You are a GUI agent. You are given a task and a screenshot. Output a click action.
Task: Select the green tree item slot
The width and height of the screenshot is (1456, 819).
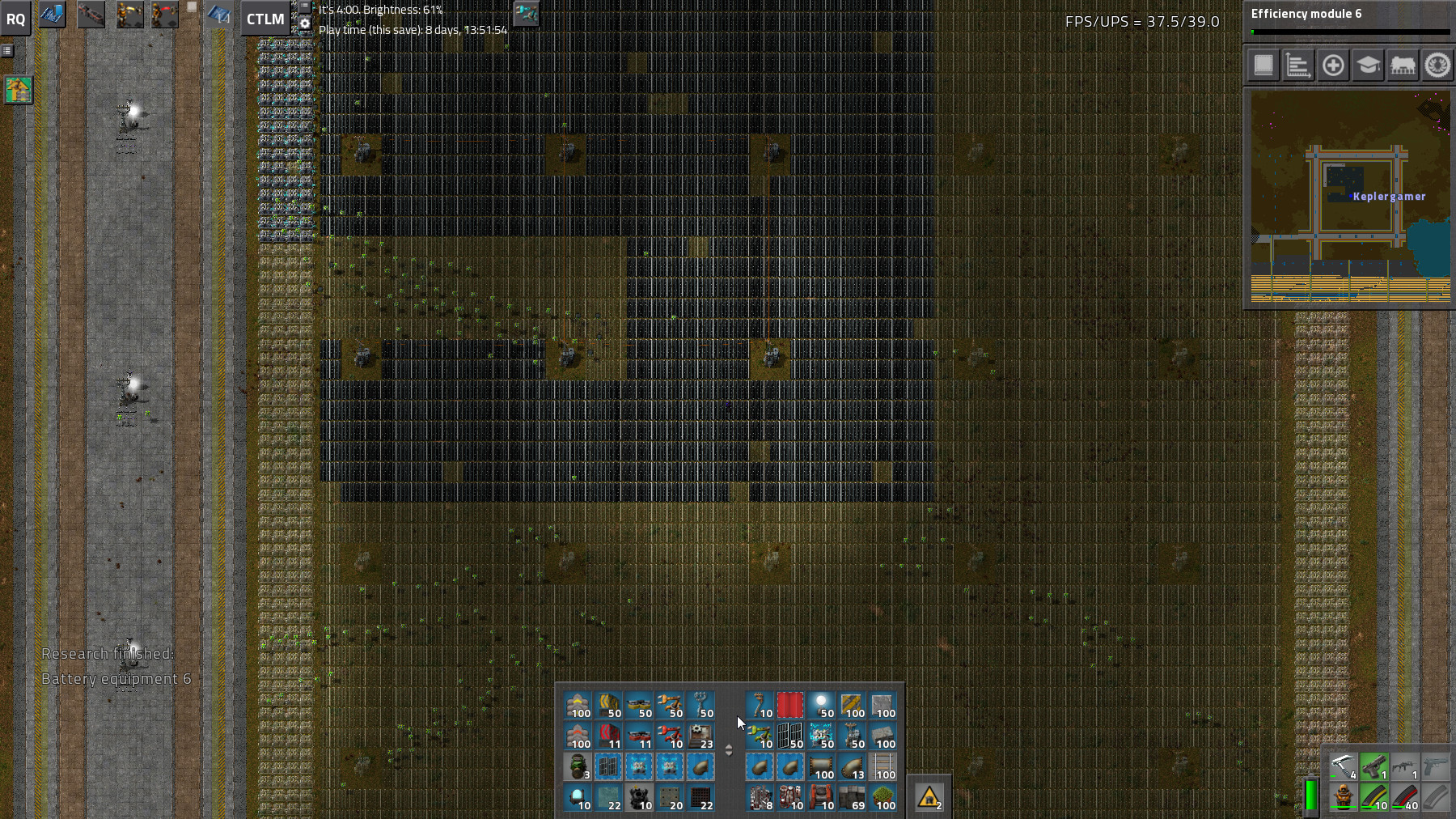[x=882, y=798]
